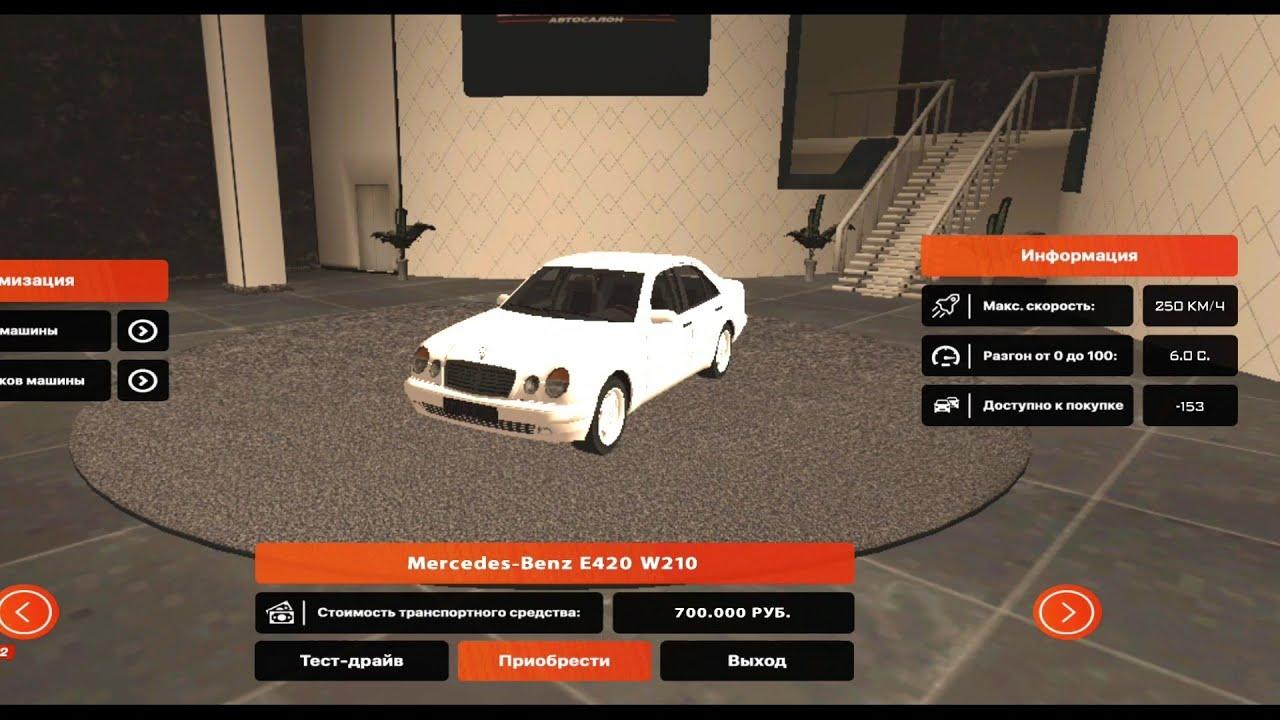This screenshot has width=1280, height=720.
Task: Buy the car with Приобрести
Action: point(554,661)
